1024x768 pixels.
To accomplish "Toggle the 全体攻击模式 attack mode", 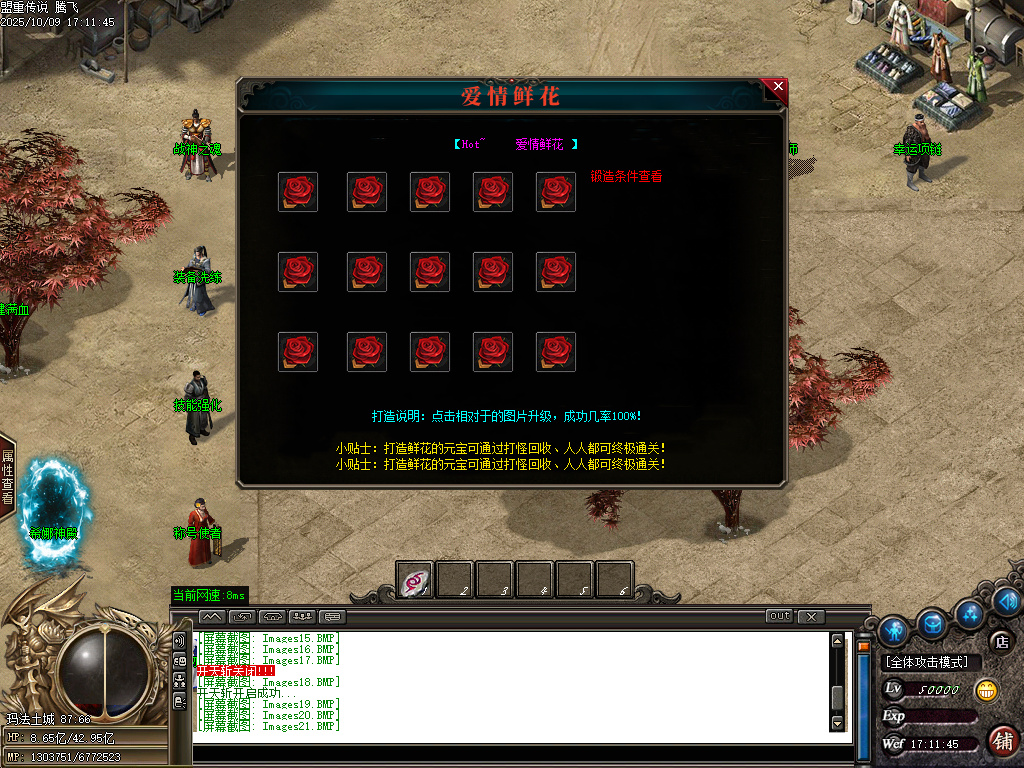I will [x=928, y=662].
